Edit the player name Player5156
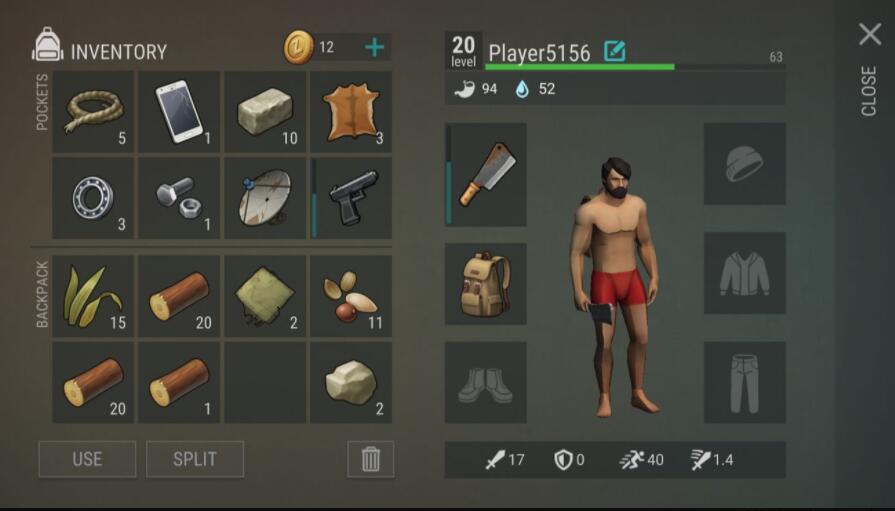 [x=614, y=51]
